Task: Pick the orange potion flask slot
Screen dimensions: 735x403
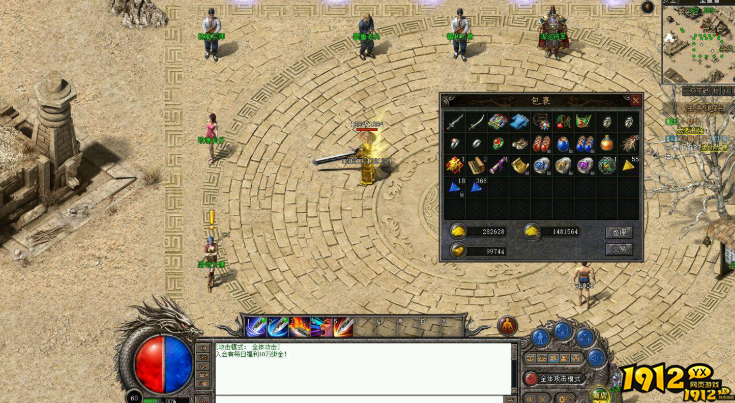Action: tap(608, 143)
